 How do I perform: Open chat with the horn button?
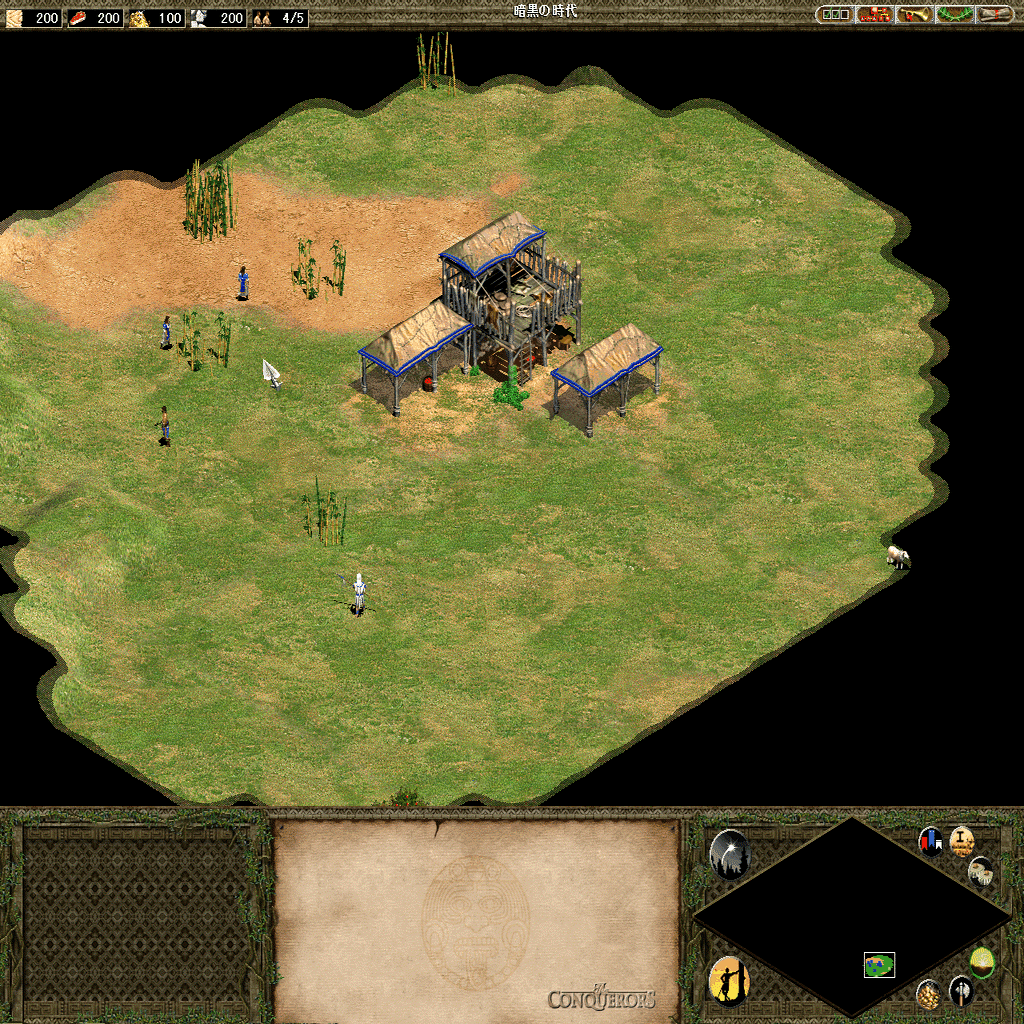(x=914, y=14)
